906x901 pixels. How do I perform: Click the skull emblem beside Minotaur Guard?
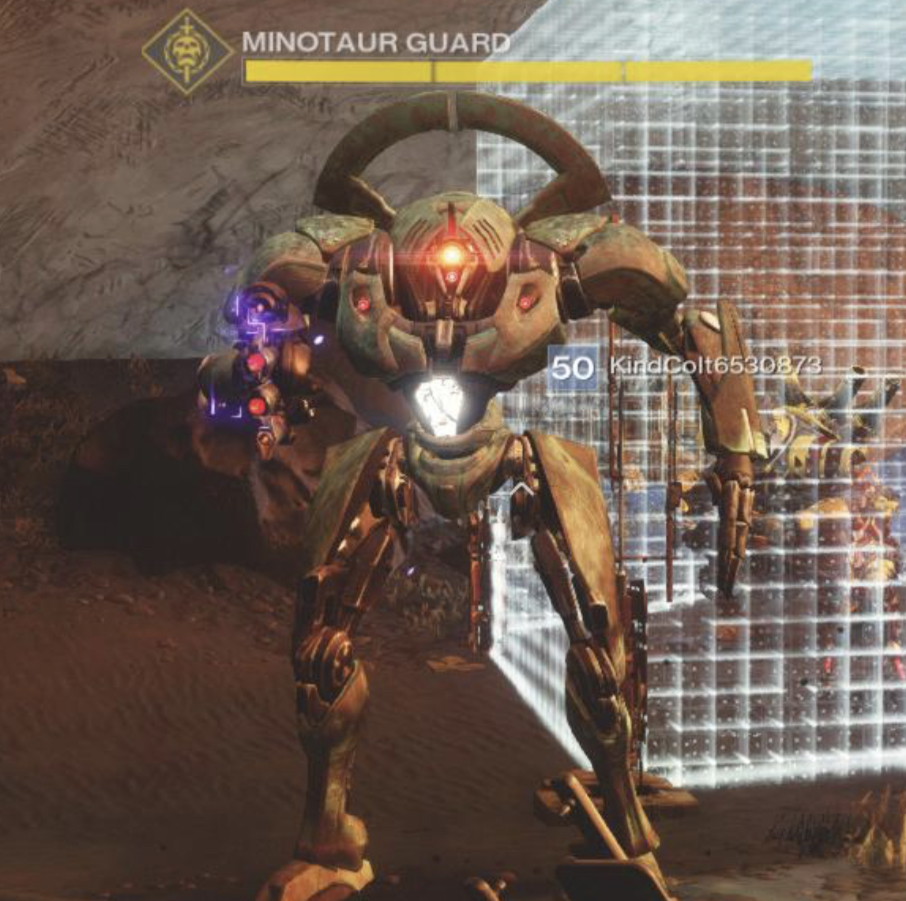pos(187,52)
